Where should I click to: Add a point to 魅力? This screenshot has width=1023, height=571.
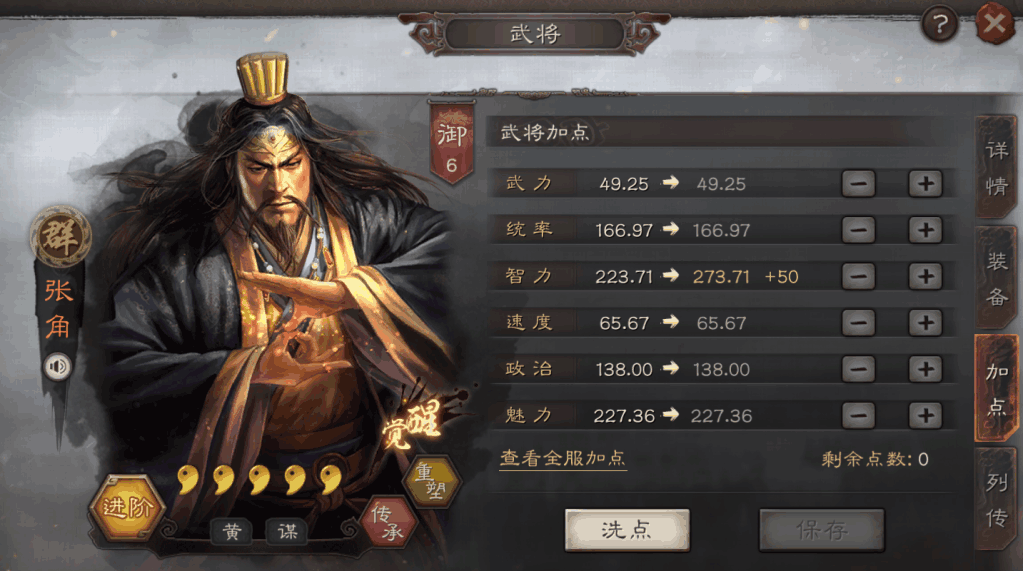pyautogui.click(x=925, y=415)
